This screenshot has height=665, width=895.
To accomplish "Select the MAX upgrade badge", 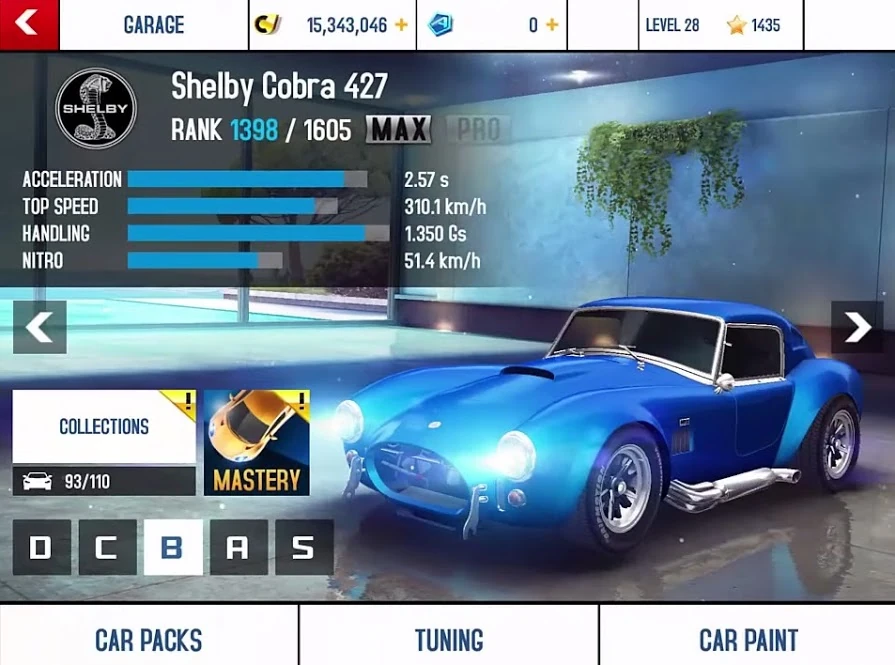I will [398, 130].
